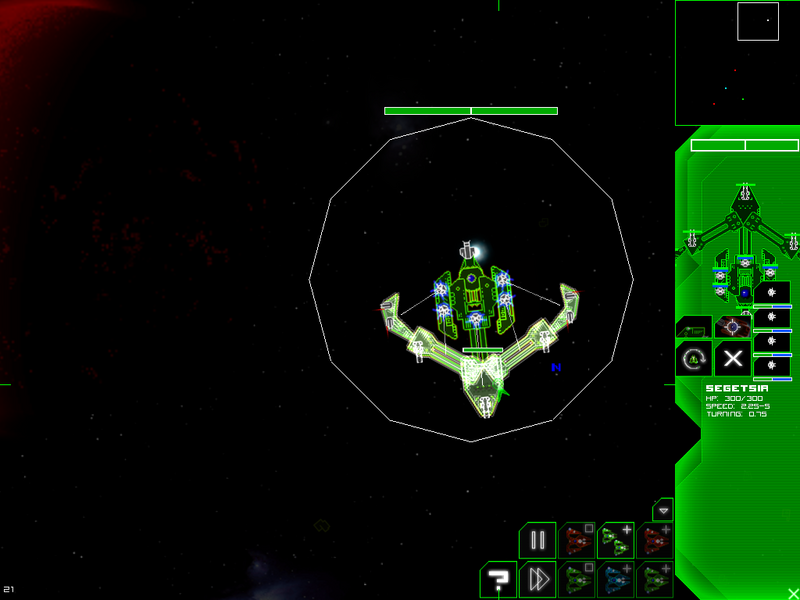Open the question mark help button
The height and width of the screenshot is (600, 800).
point(497,579)
